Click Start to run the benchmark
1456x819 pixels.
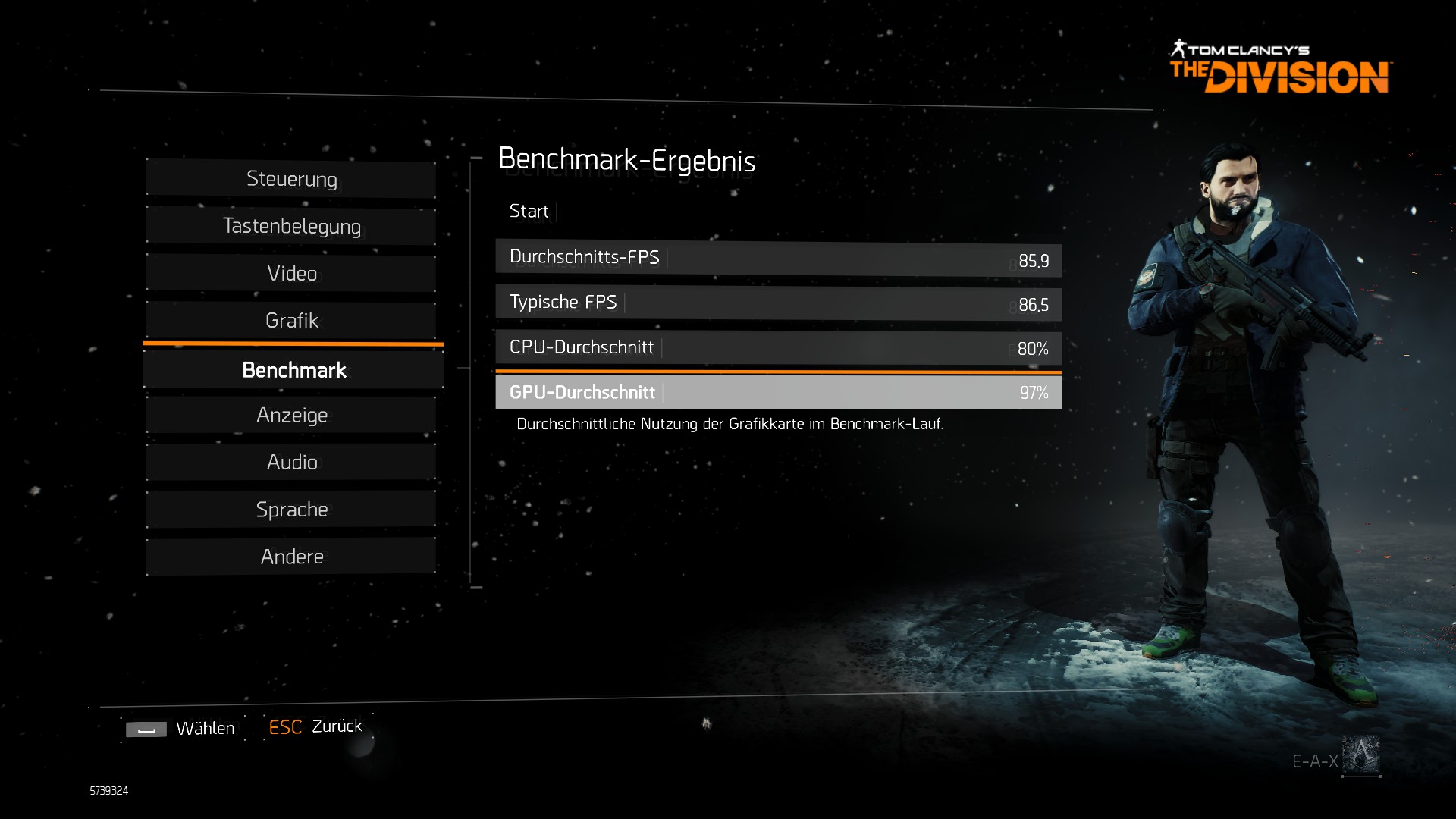(529, 212)
